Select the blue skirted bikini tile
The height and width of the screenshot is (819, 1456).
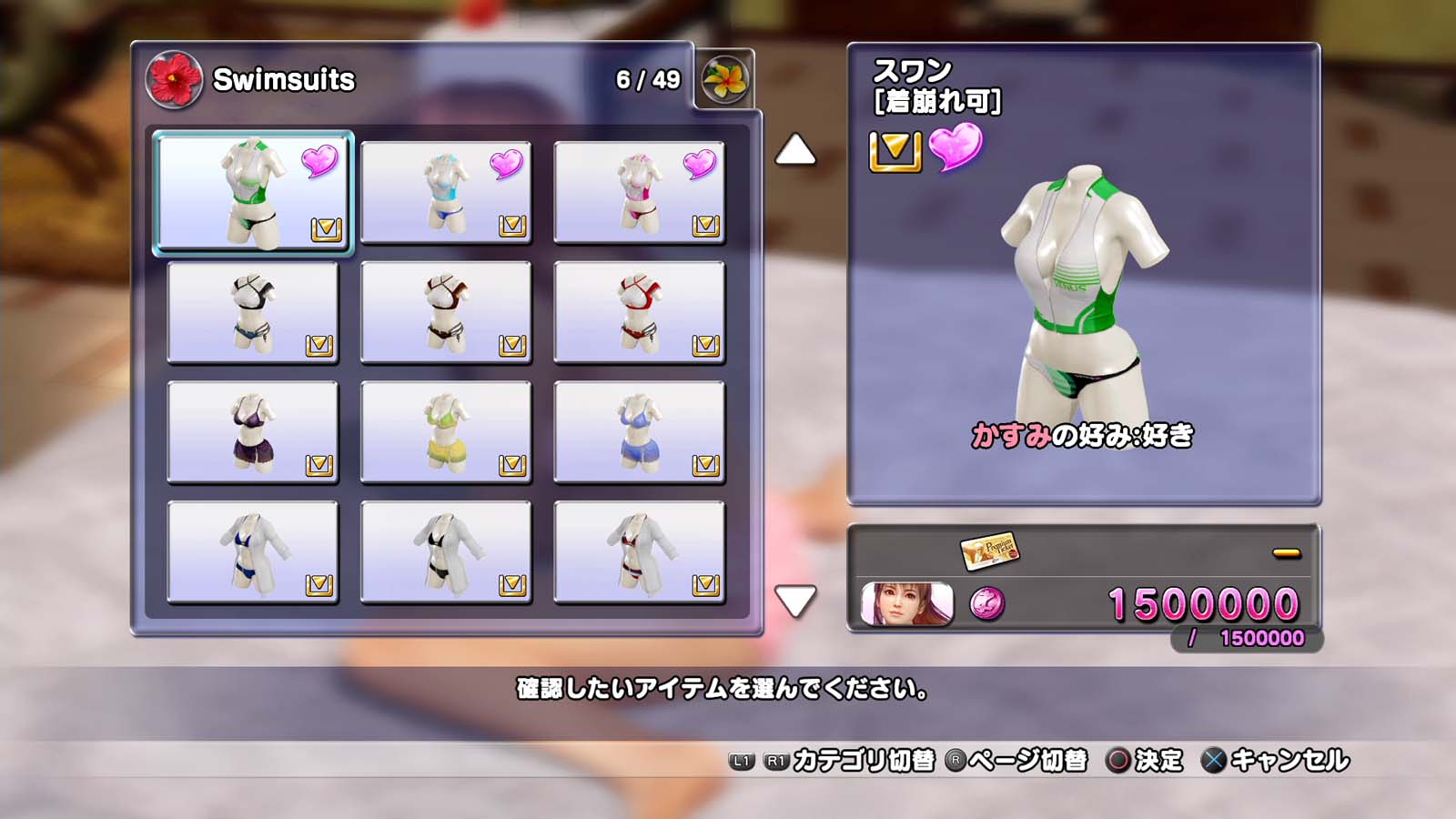[x=639, y=432]
